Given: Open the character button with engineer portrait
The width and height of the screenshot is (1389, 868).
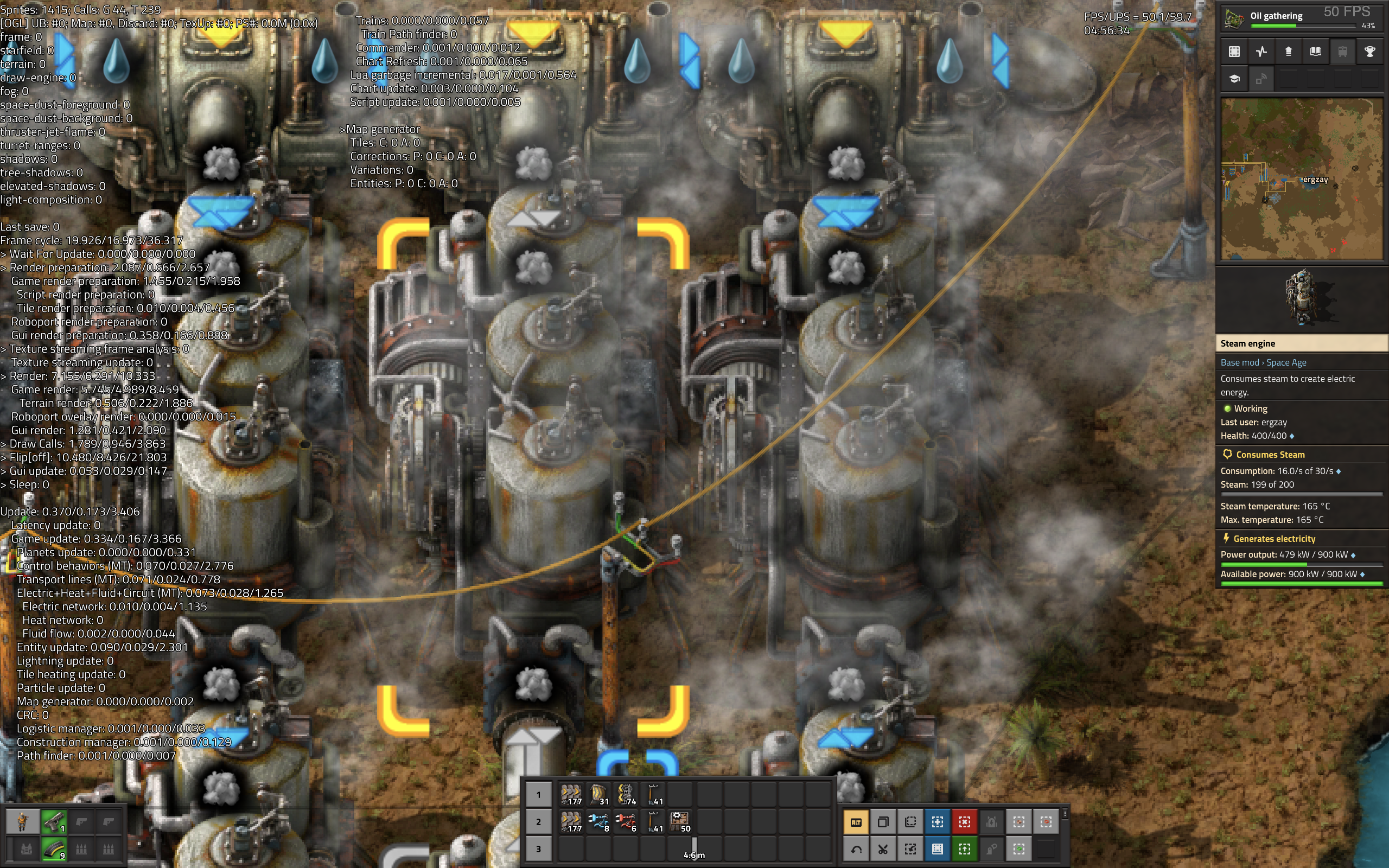Looking at the screenshot, I should point(22,822).
